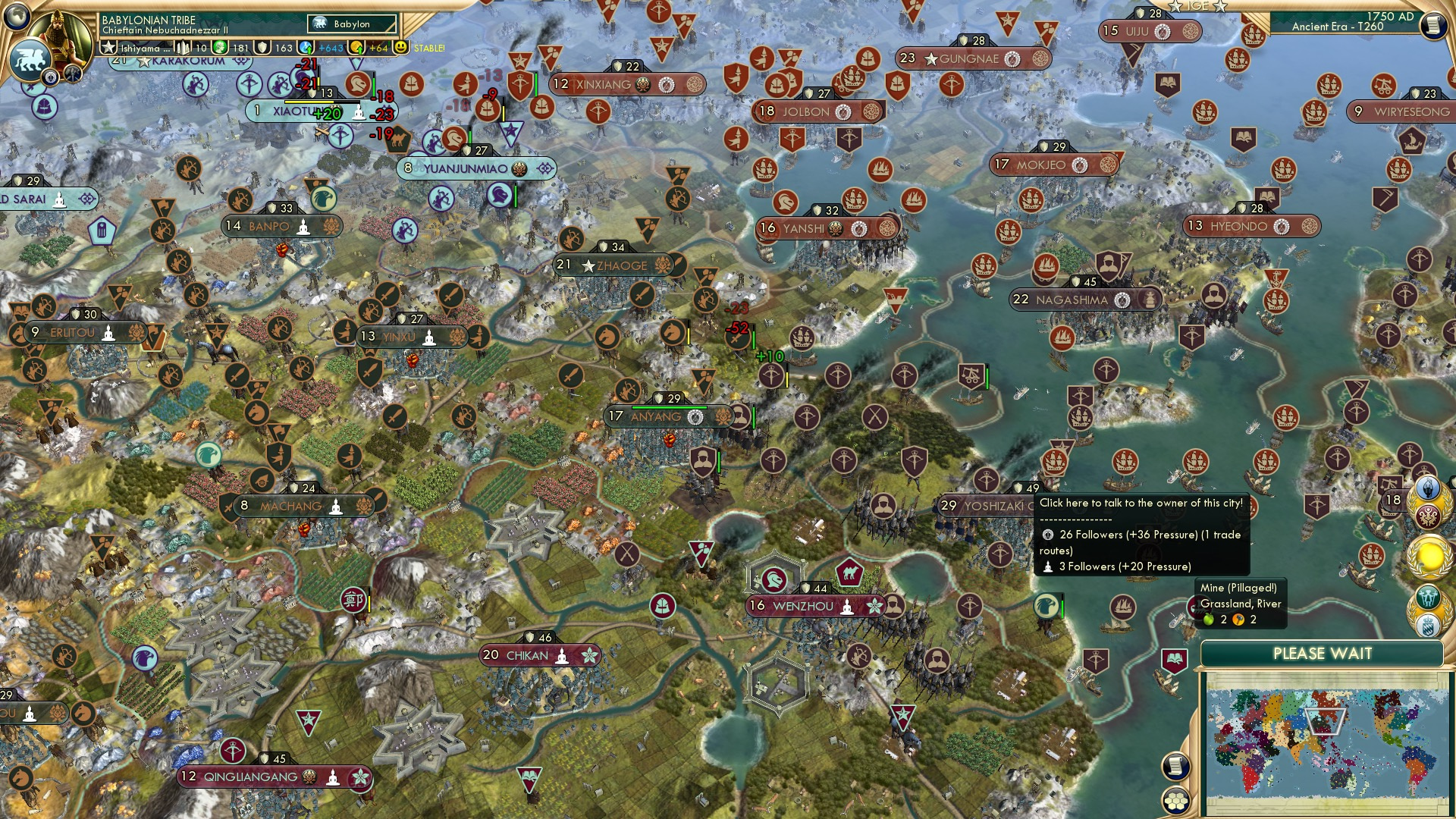The image size is (1456, 819).
Task: Click the blue diplomacy medallion on the right side
Action: click(1428, 486)
